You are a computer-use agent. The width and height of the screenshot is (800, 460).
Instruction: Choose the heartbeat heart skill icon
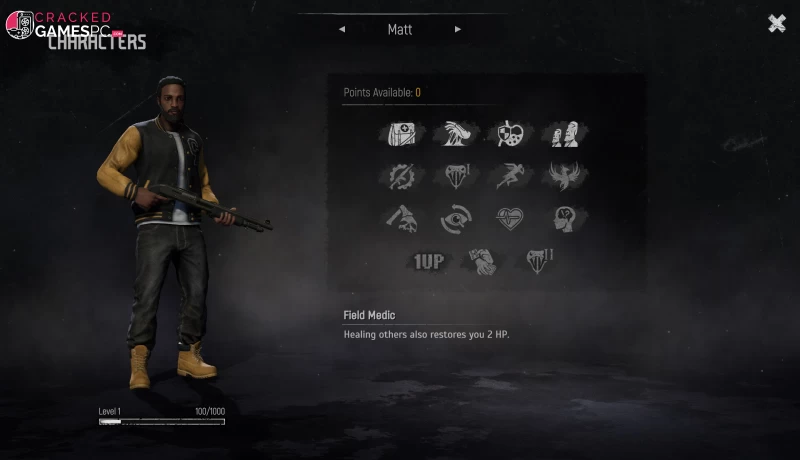click(509, 218)
